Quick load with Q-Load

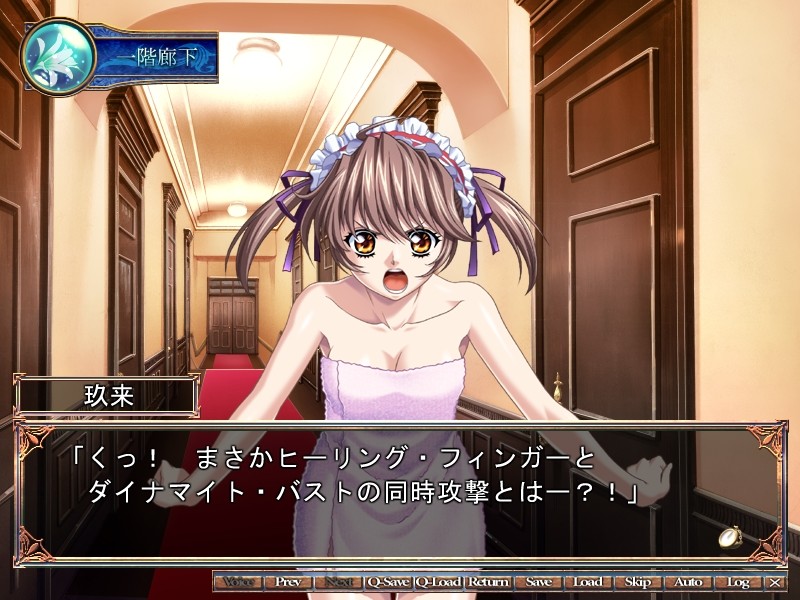coord(438,581)
